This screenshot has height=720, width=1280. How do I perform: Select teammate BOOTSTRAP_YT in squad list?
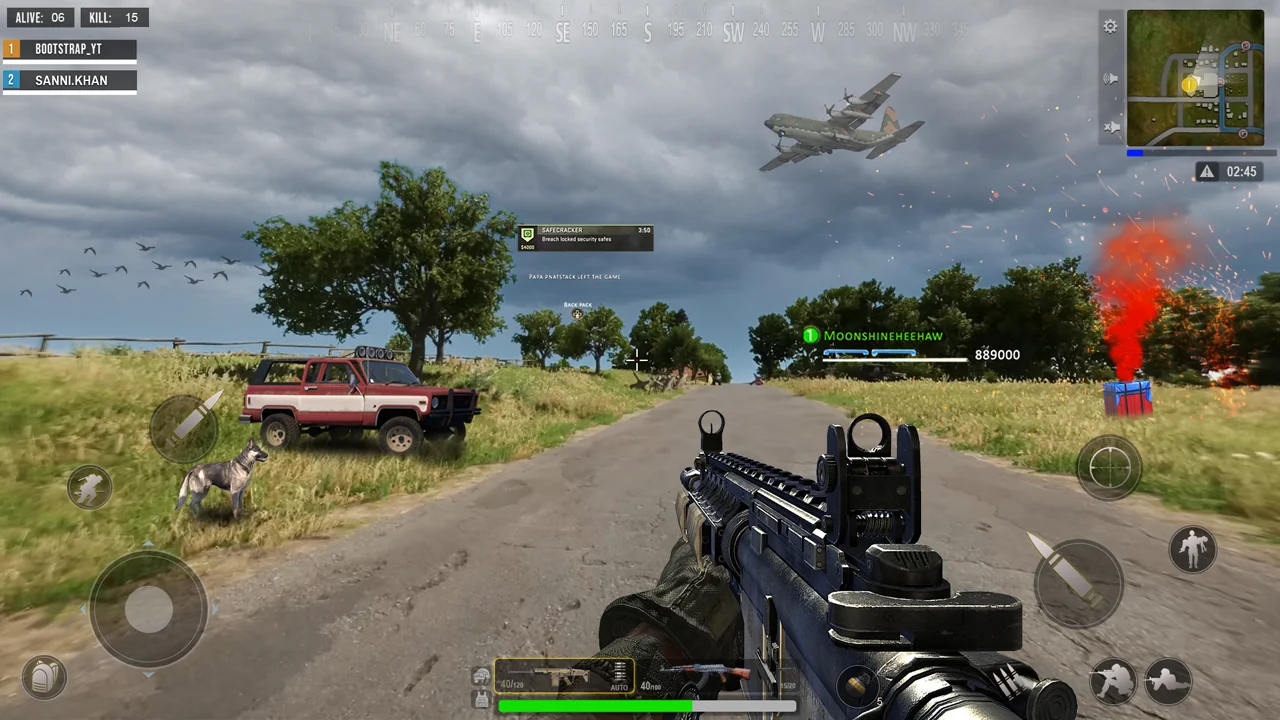pyautogui.click(x=69, y=49)
